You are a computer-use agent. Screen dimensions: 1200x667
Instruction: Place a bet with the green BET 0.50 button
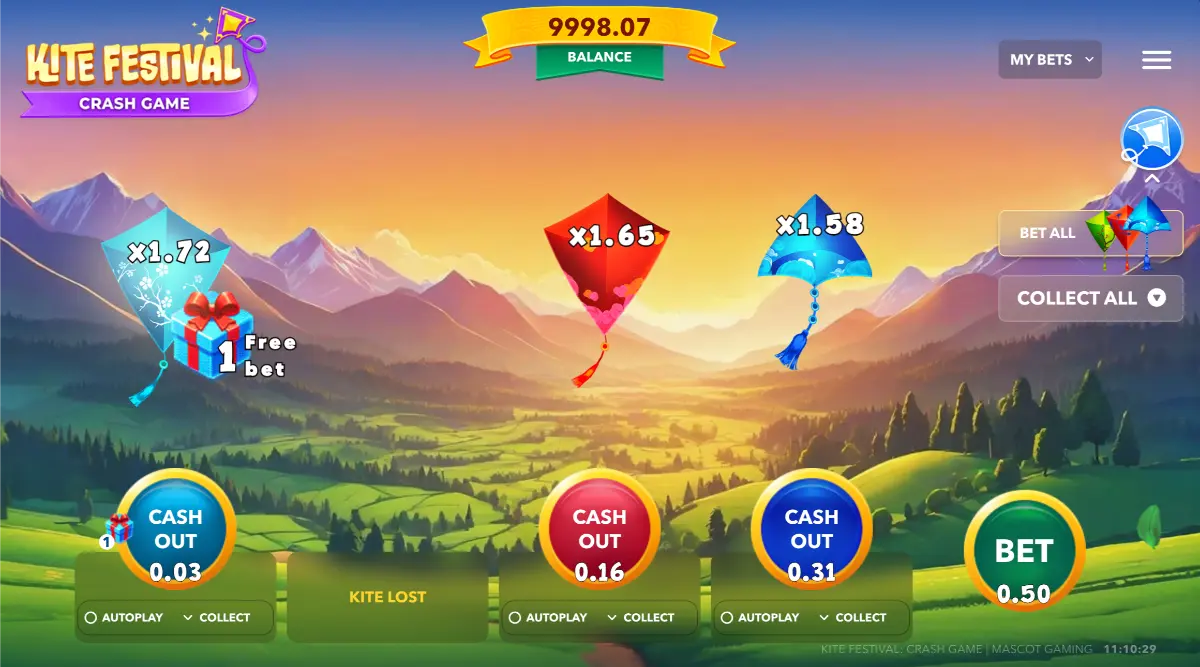point(1024,553)
